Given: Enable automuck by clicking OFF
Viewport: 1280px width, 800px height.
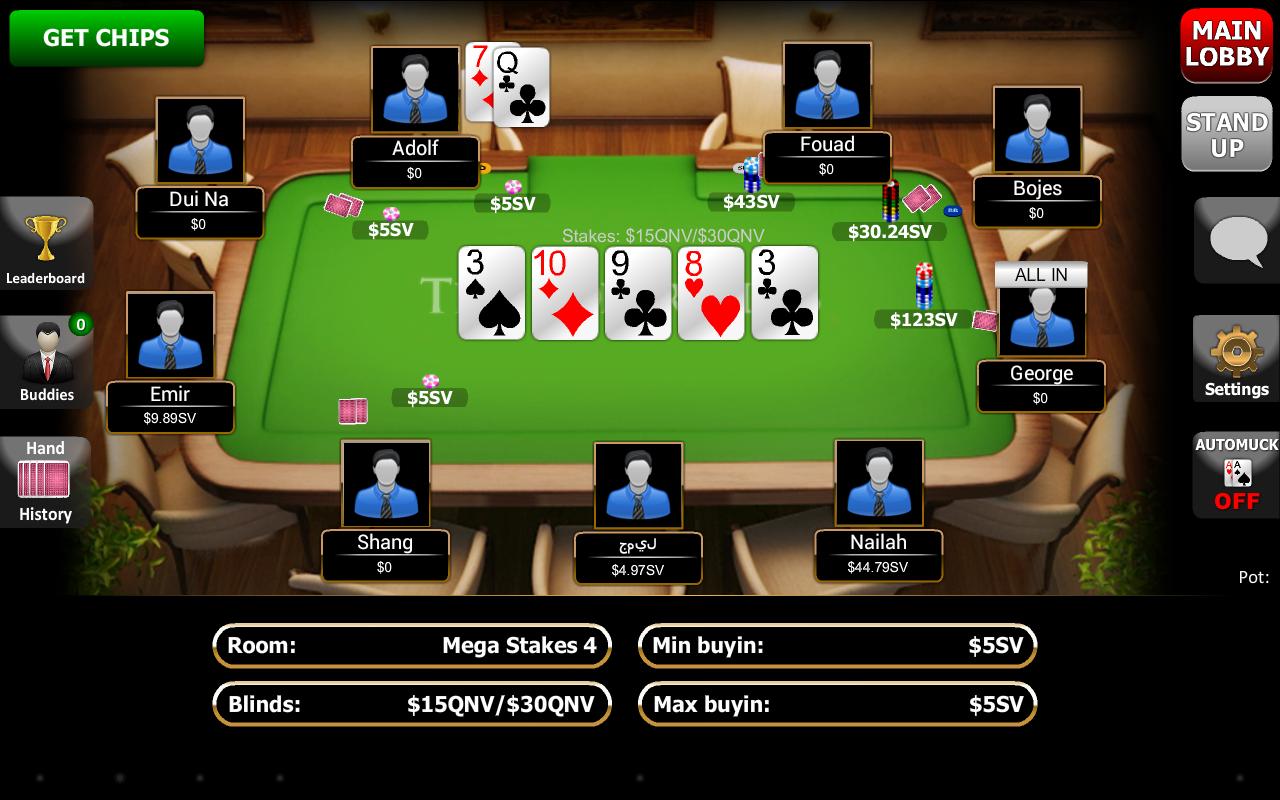Looking at the screenshot, I should point(1238,501).
